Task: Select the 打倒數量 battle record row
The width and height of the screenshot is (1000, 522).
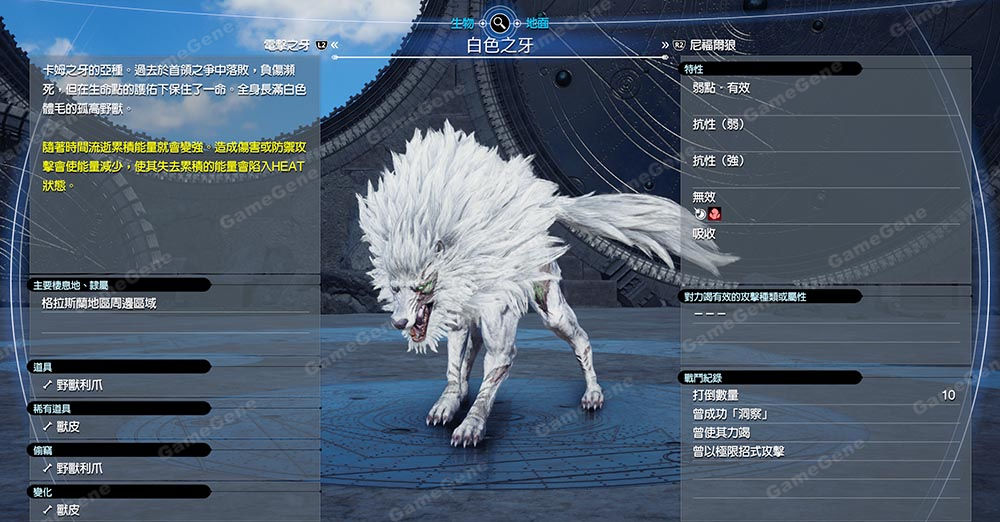Action: (x=820, y=396)
